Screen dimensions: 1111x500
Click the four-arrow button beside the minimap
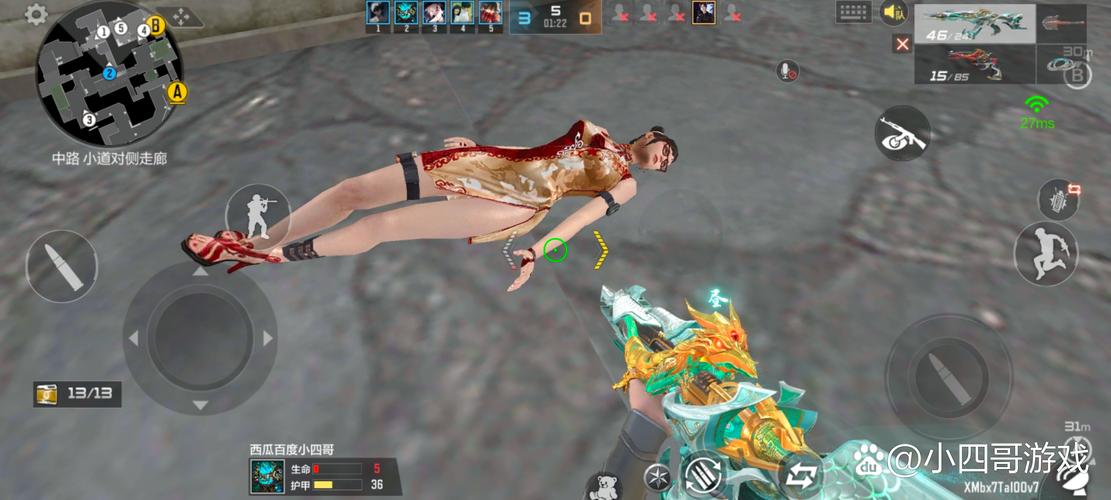click(x=181, y=17)
